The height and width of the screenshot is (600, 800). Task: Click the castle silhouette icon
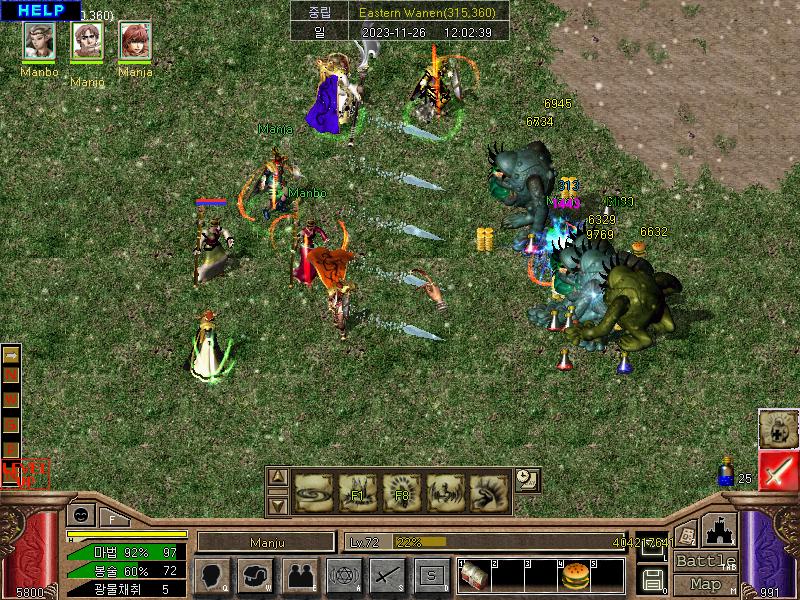click(719, 530)
